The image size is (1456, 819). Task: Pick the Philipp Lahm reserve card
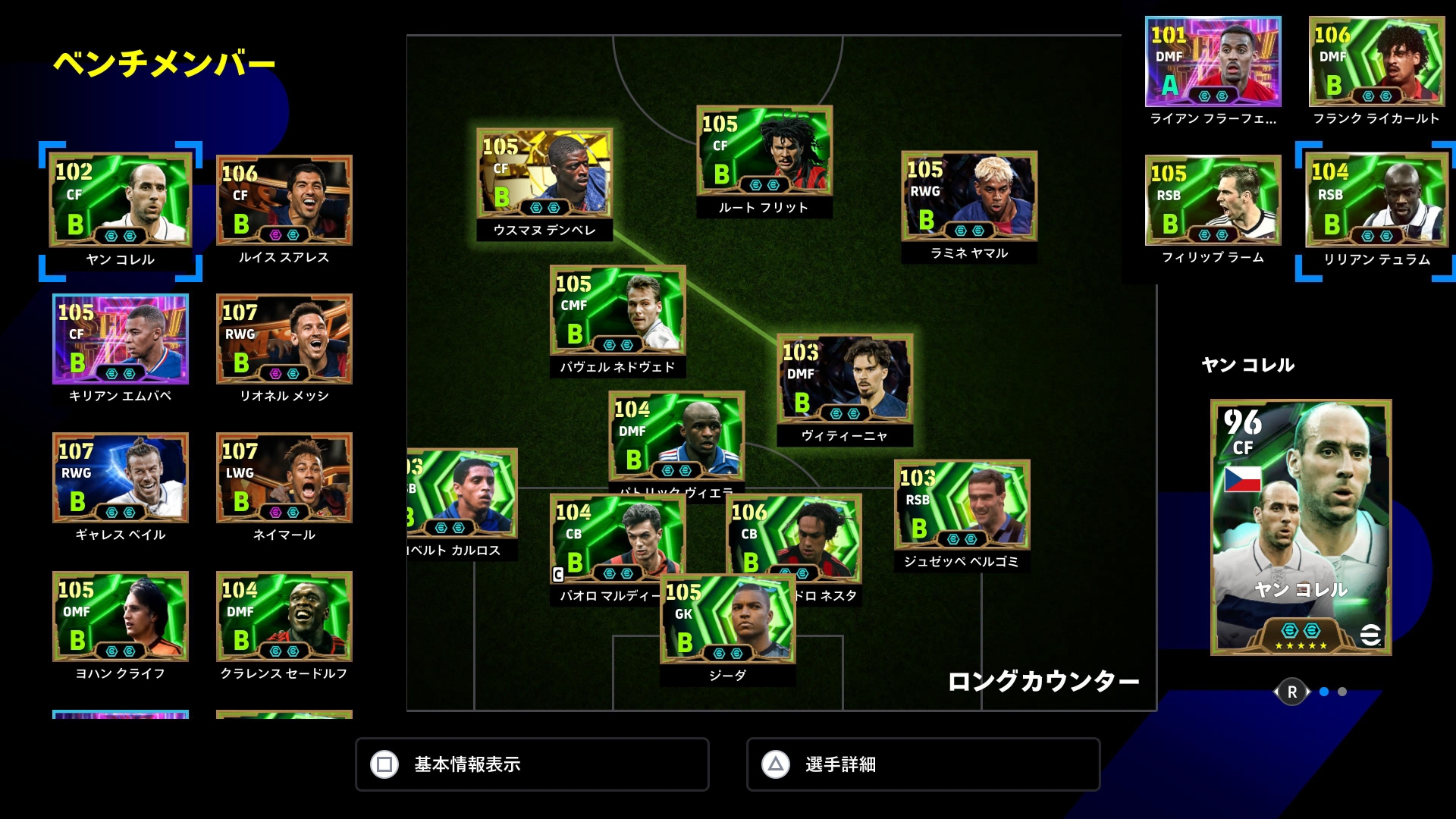tap(1213, 201)
